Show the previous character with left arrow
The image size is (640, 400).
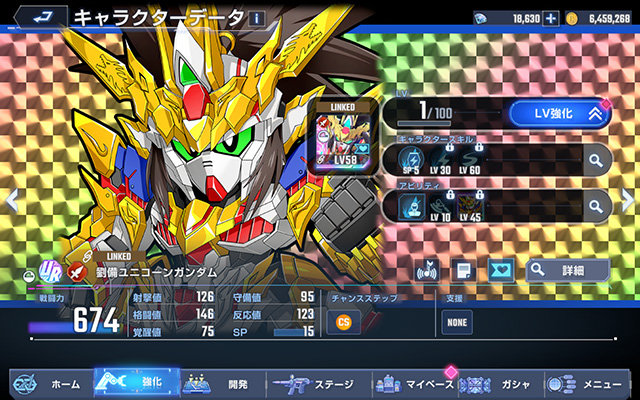[11, 200]
